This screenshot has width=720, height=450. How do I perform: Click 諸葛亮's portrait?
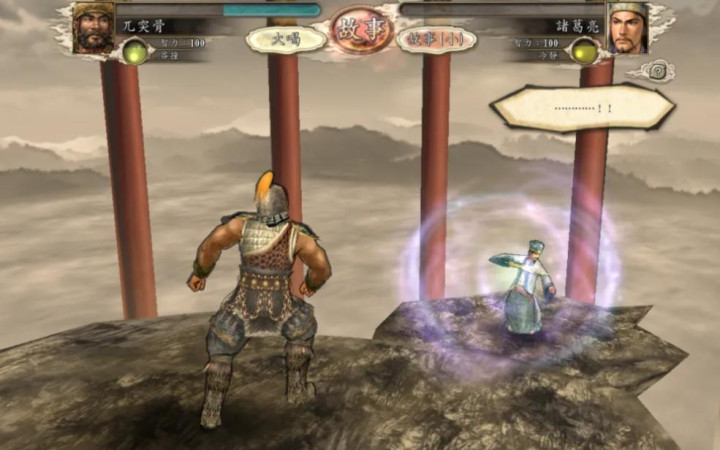(x=628, y=27)
